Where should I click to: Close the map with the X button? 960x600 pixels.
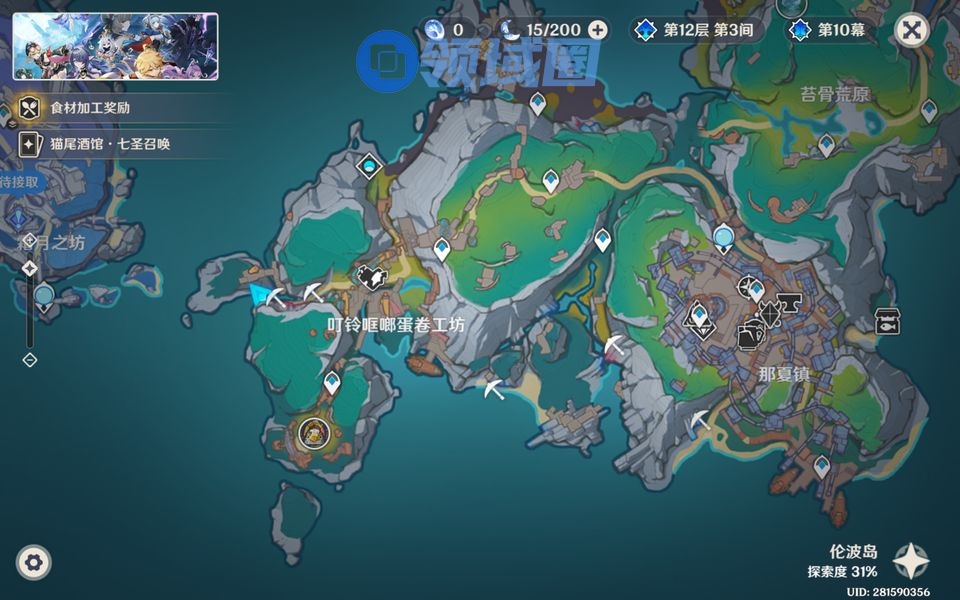911,30
